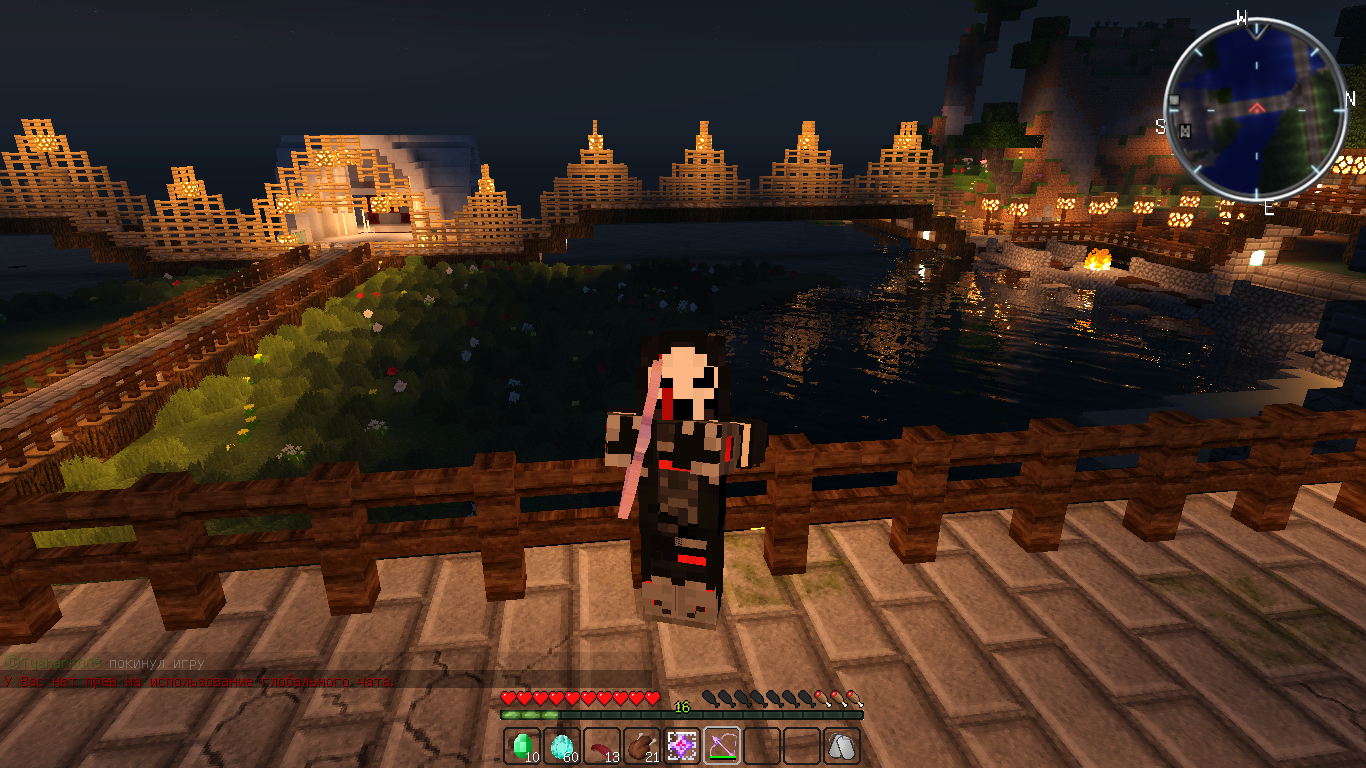Select the diamond stack hotbar slot
Screen dimensions: 1366x768
(x=562, y=746)
